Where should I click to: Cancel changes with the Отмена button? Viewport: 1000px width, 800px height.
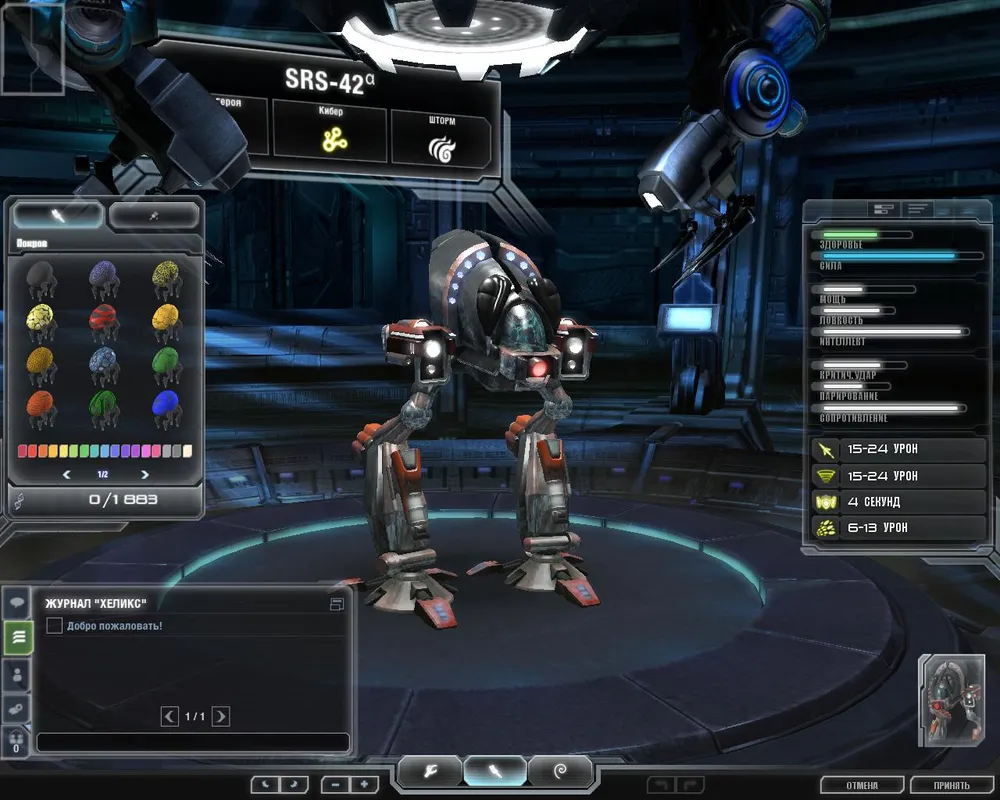(x=862, y=785)
